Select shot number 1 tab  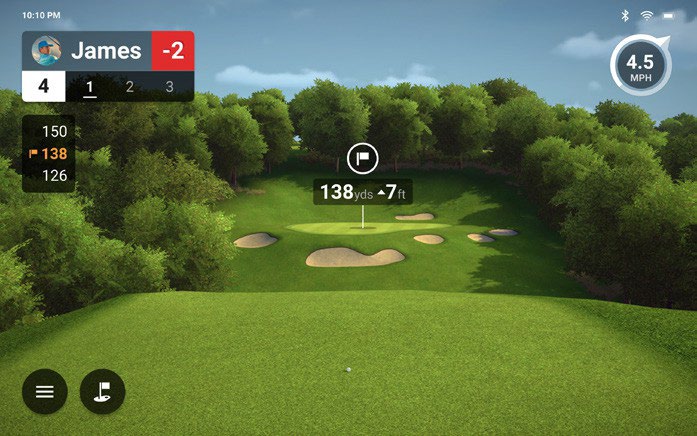click(x=90, y=87)
